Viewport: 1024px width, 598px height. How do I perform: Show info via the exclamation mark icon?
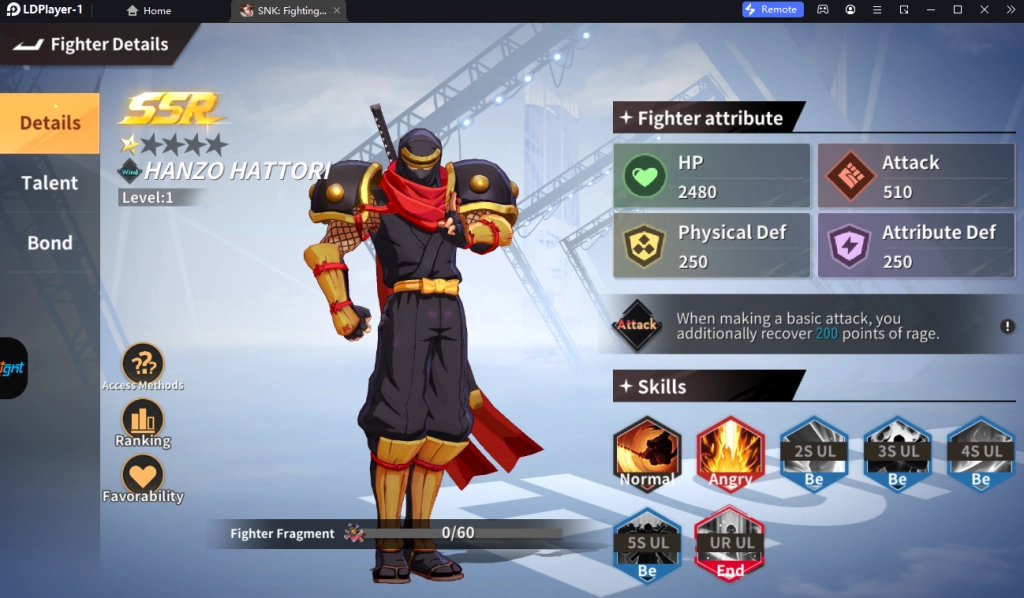1008,326
